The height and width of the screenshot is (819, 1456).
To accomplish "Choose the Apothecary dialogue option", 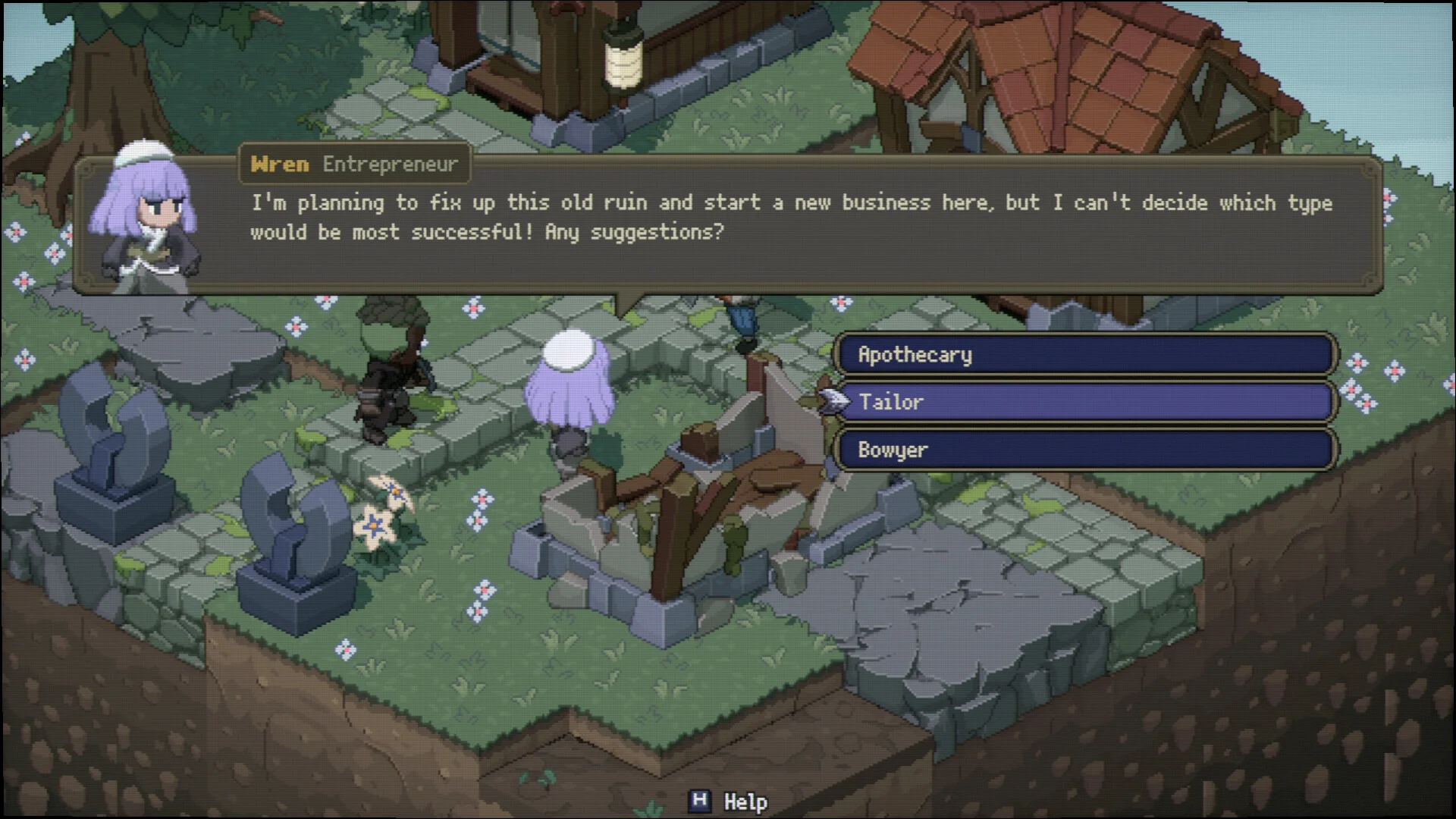I will coord(1084,354).
